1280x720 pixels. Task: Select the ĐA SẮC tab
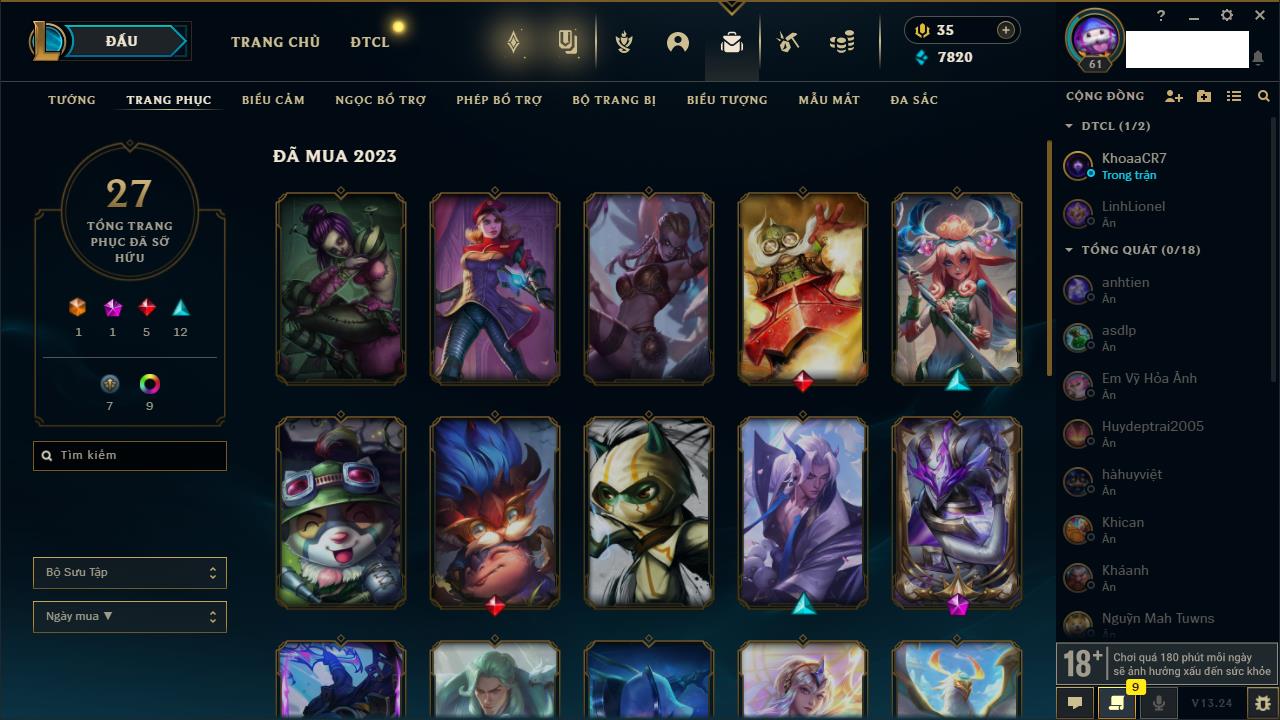tap(914, 100)
